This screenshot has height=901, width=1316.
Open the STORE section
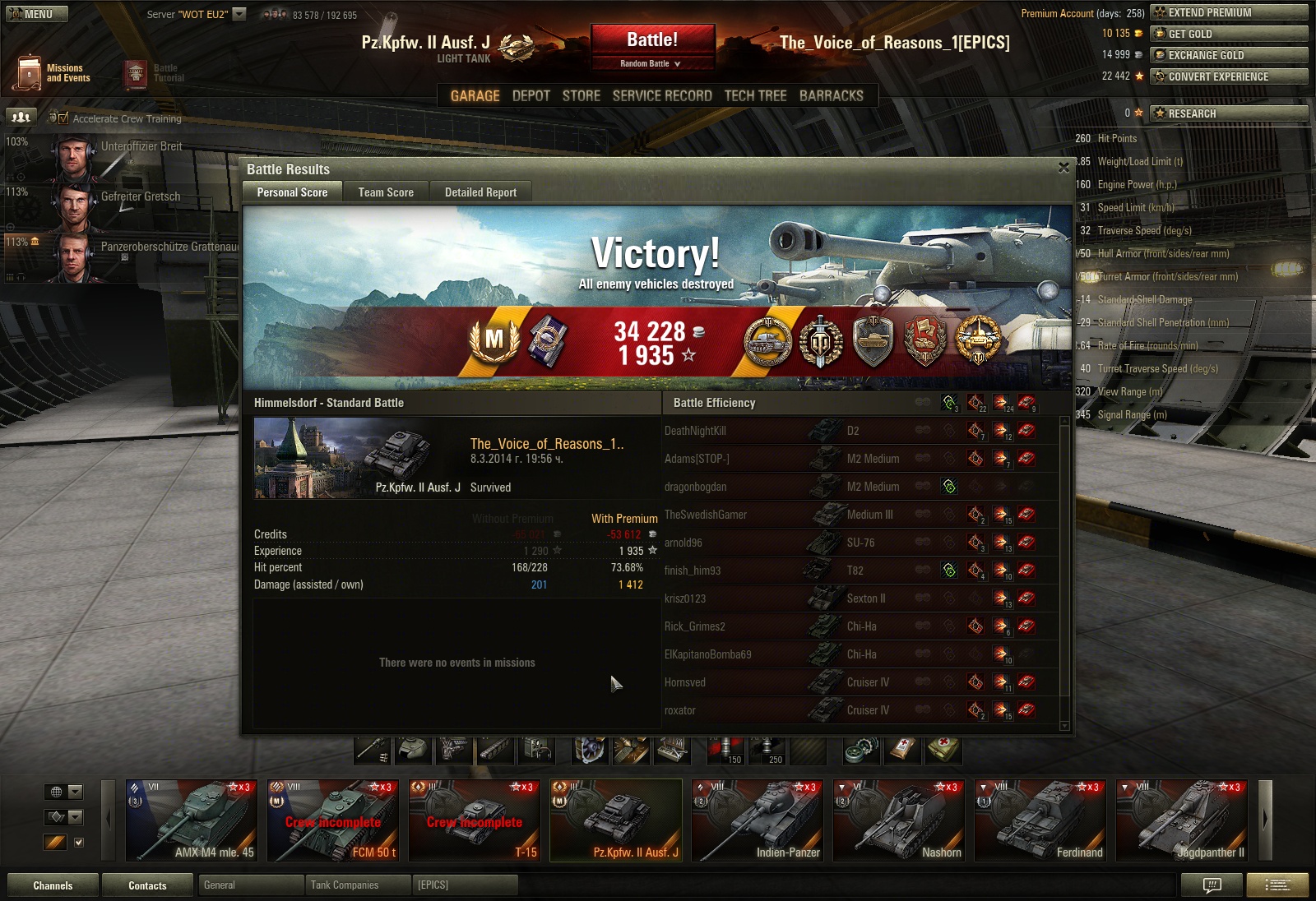581,96
